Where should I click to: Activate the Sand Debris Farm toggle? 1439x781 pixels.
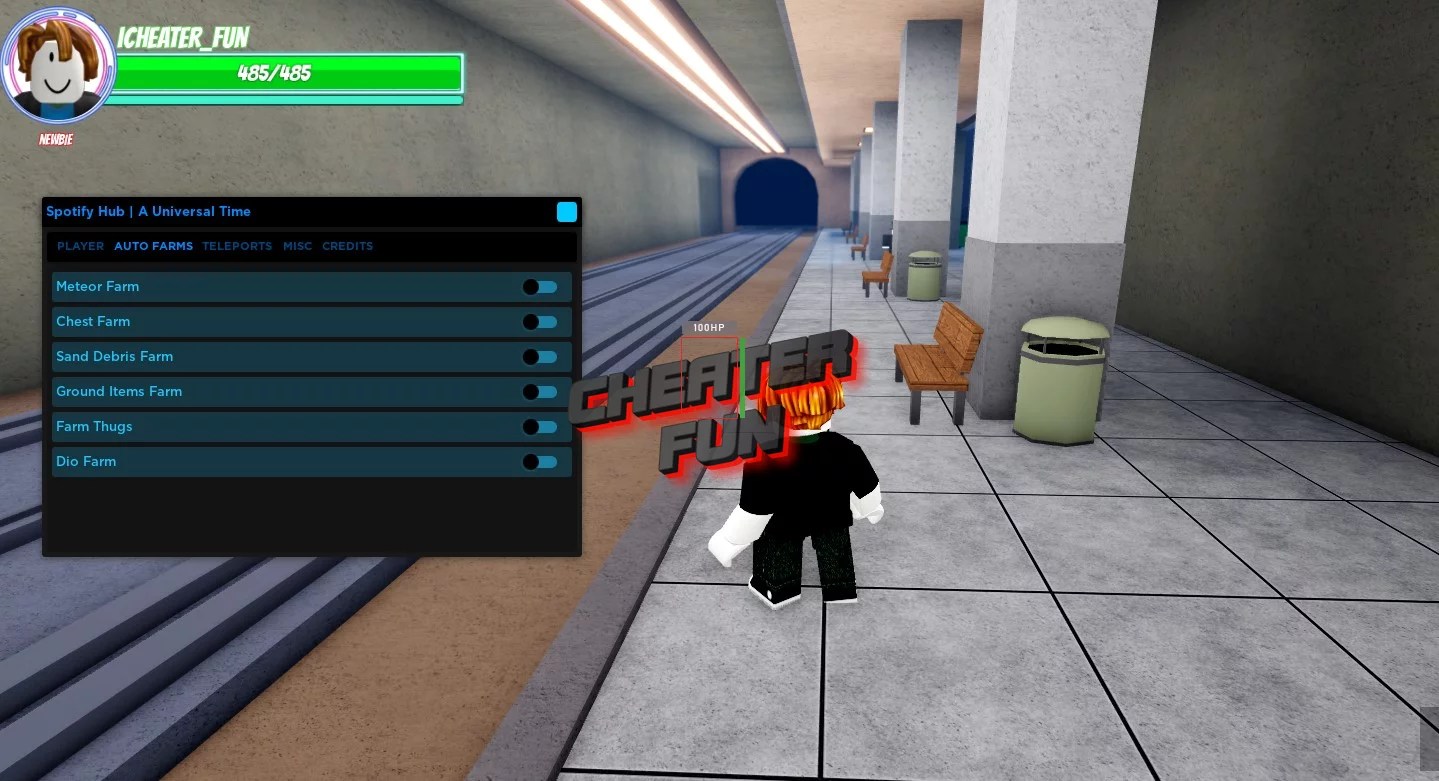pos(540,356)
